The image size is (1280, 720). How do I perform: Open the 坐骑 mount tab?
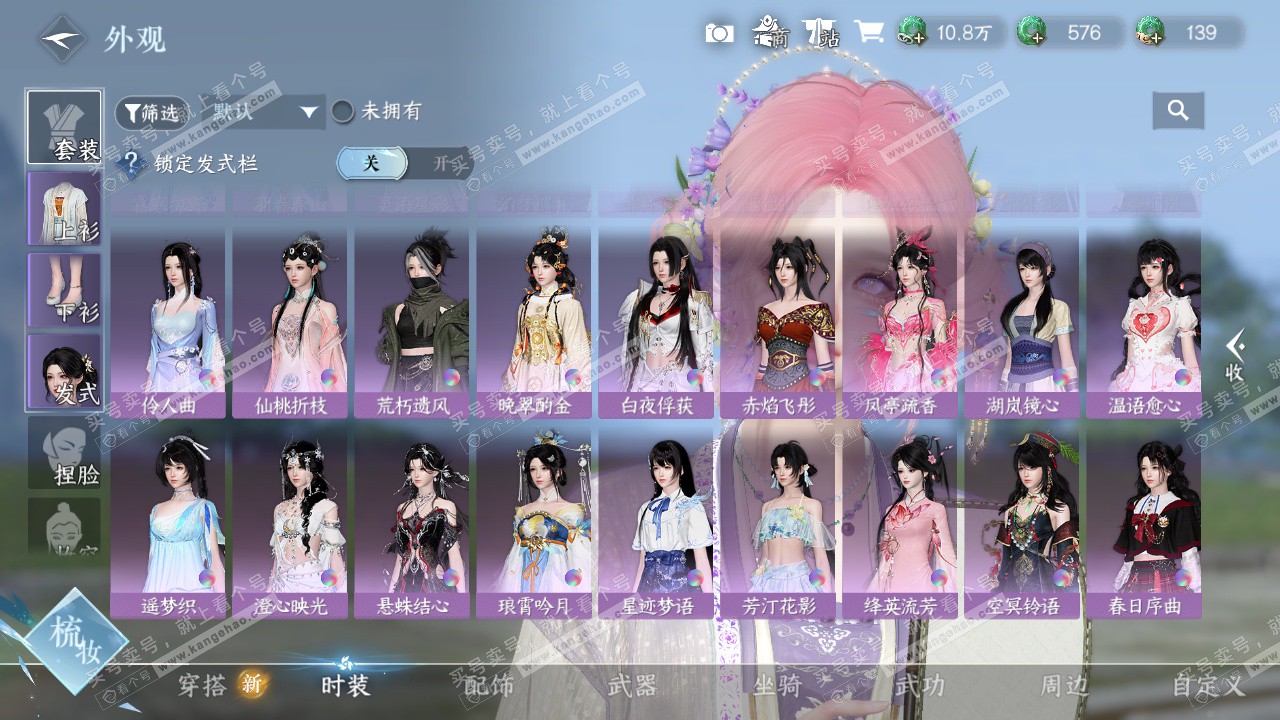tap(777, 686)
